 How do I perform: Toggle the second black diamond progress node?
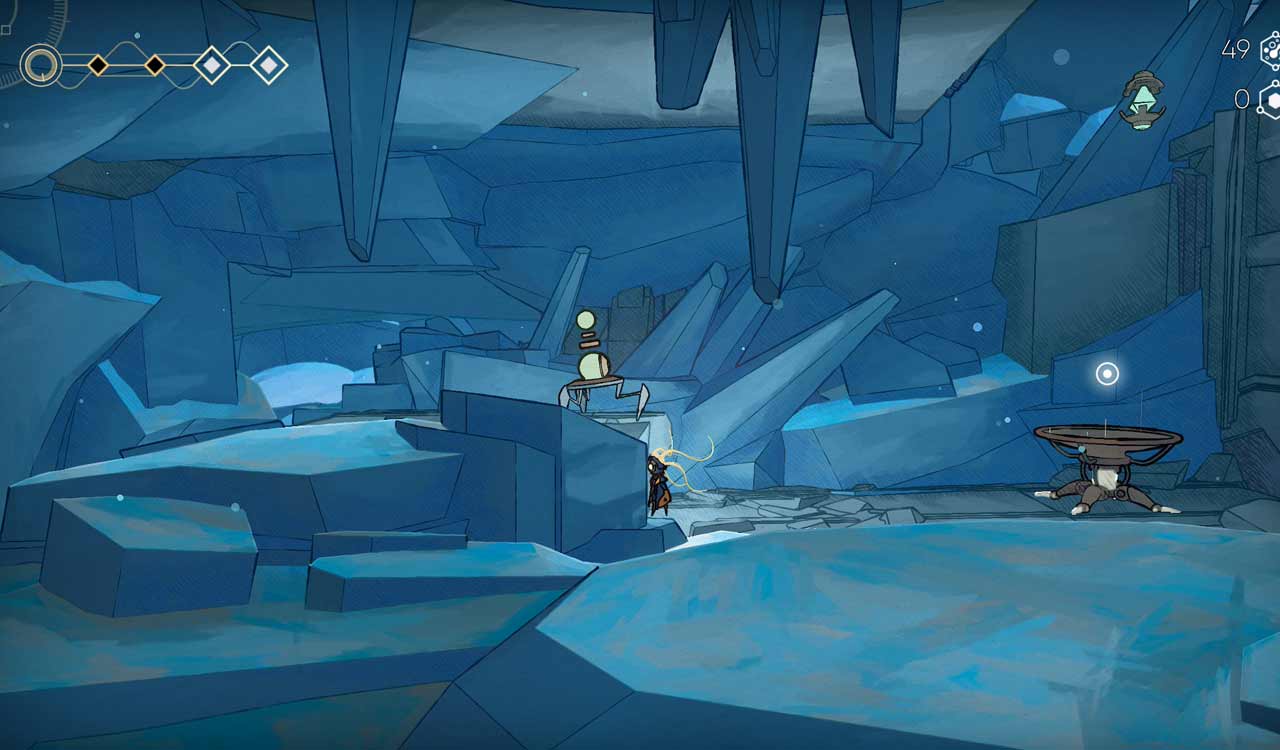click(155, 63)
